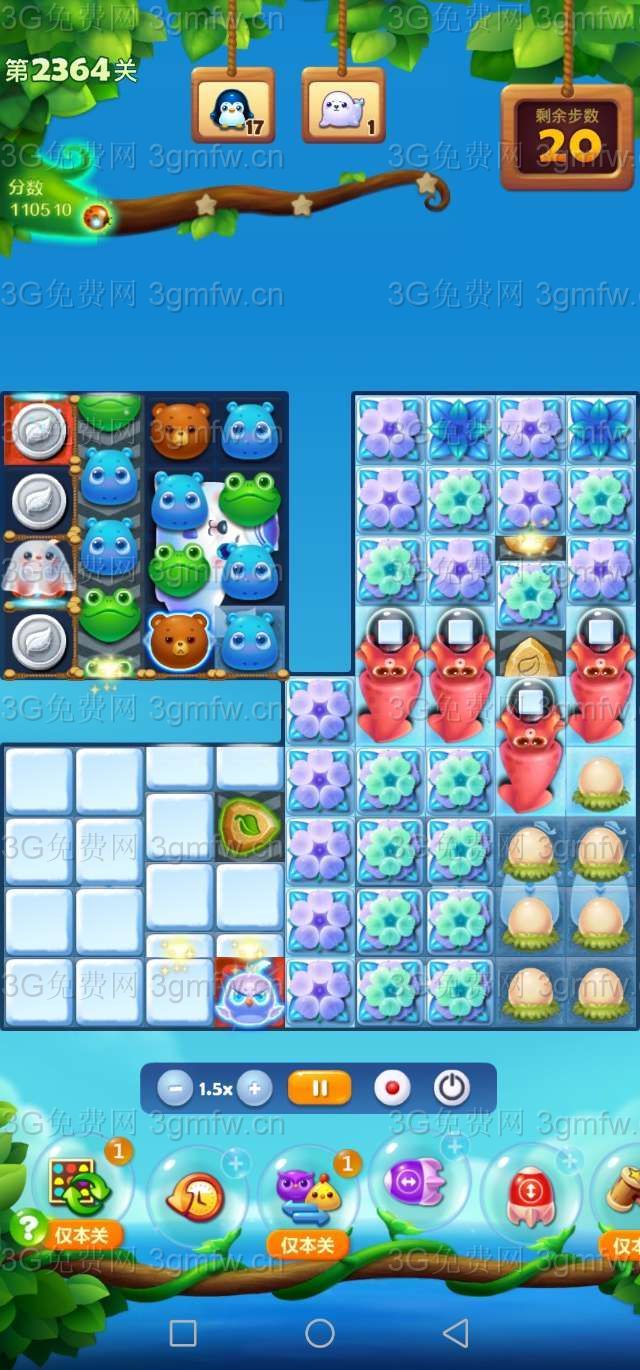Go back with the Android triangle button
Screen dimensions: 640x1370
456,1332
